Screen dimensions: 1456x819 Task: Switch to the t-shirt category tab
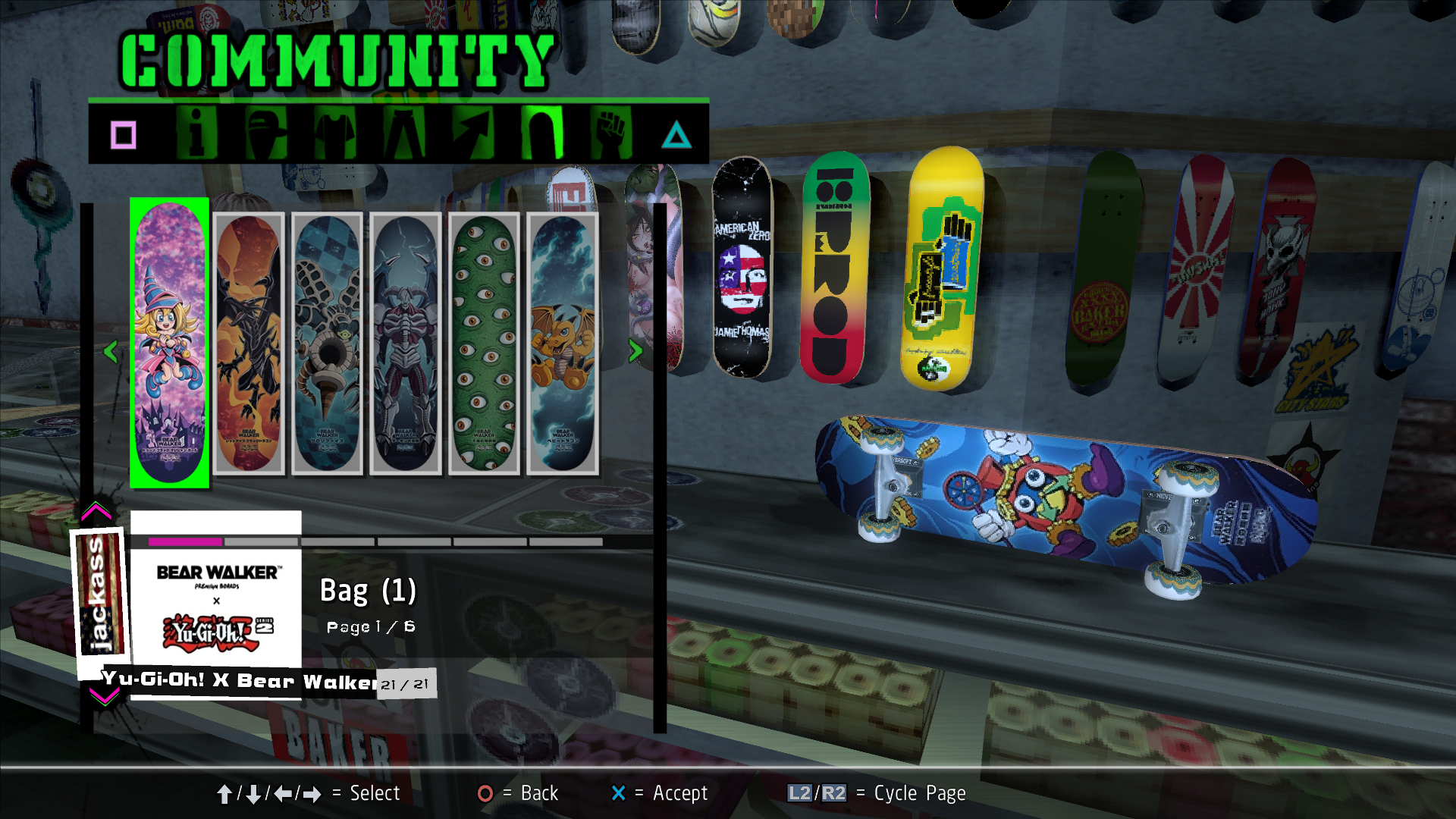click(336, 133)
